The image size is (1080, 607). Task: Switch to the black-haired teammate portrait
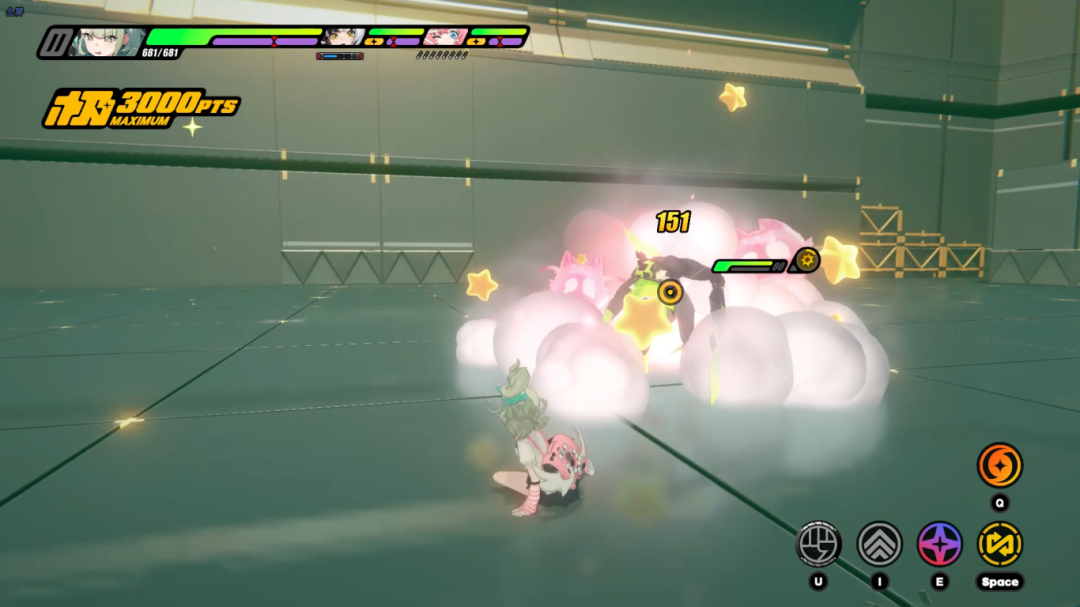pos(342,37)
